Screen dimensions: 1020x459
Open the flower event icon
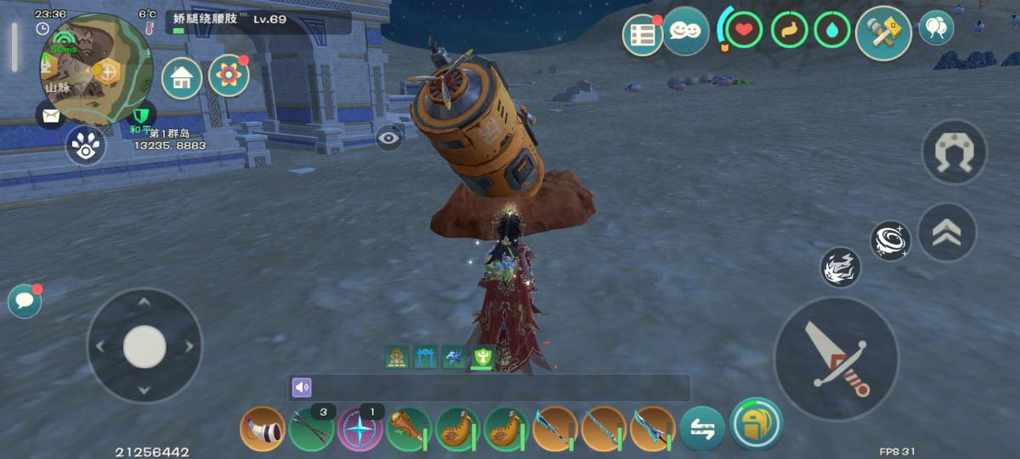pyautogui.click(x=229, y=76)
